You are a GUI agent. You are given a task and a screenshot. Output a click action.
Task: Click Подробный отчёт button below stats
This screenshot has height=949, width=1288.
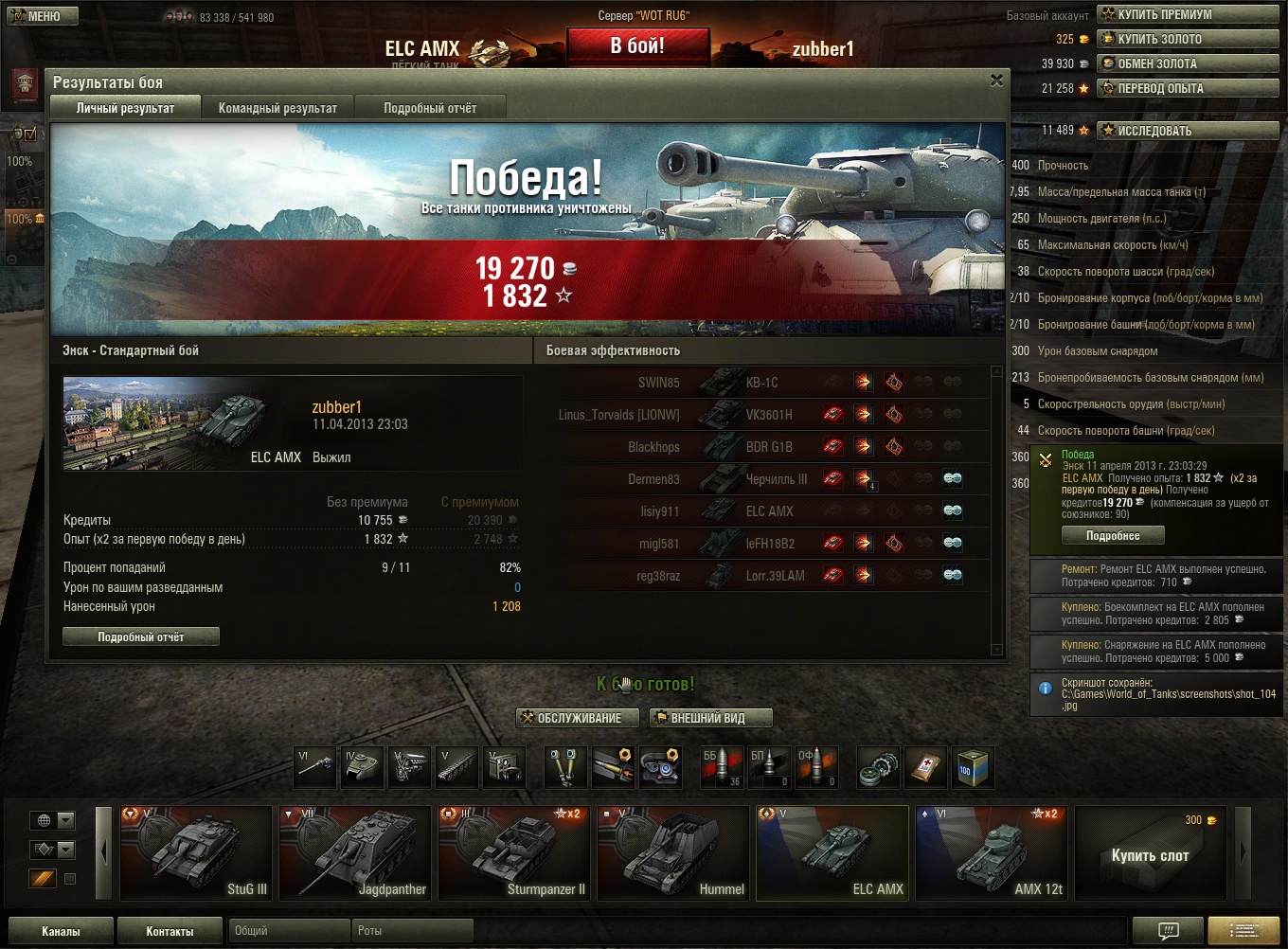(x=141, y=637)
